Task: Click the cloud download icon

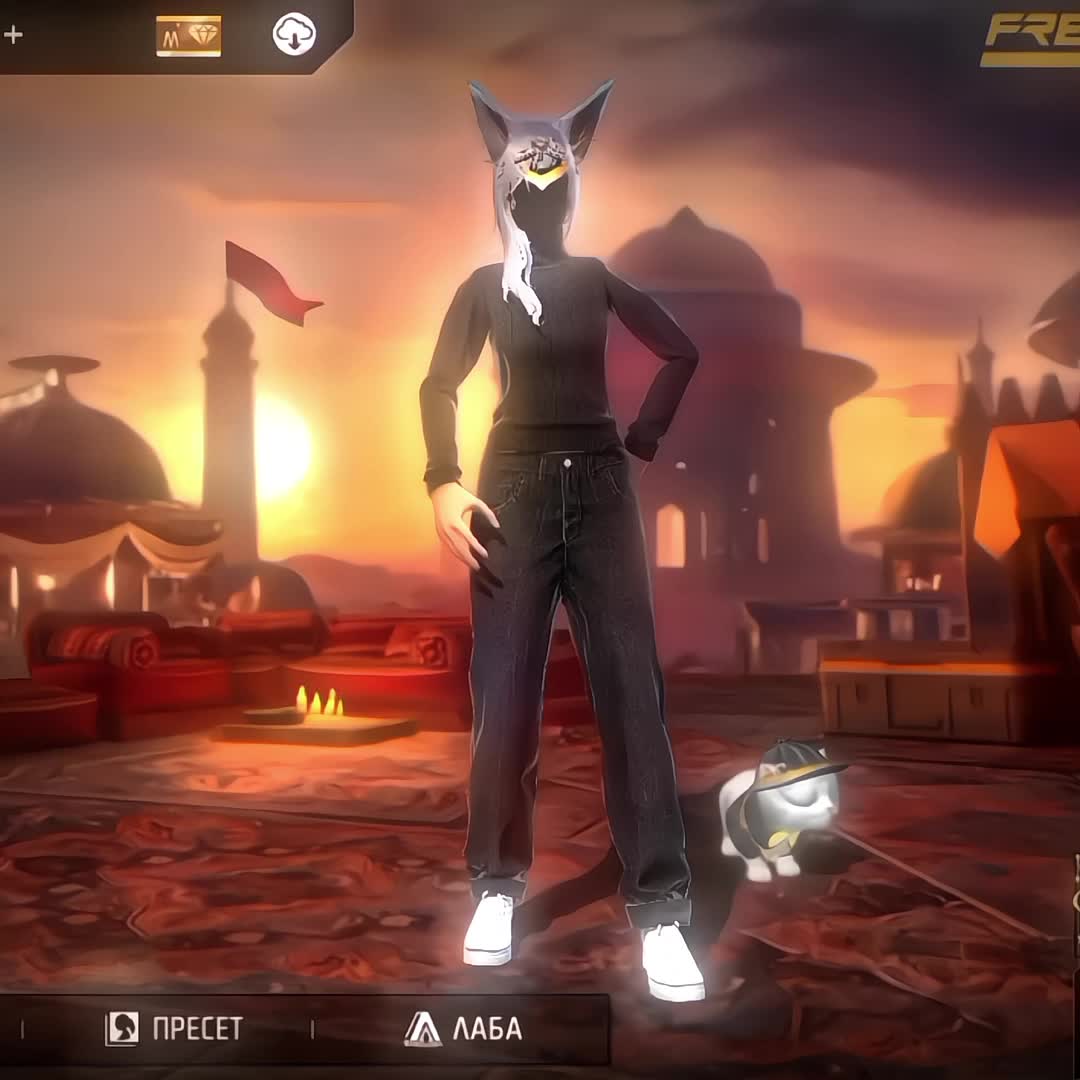Action: (x=294, y=36)
